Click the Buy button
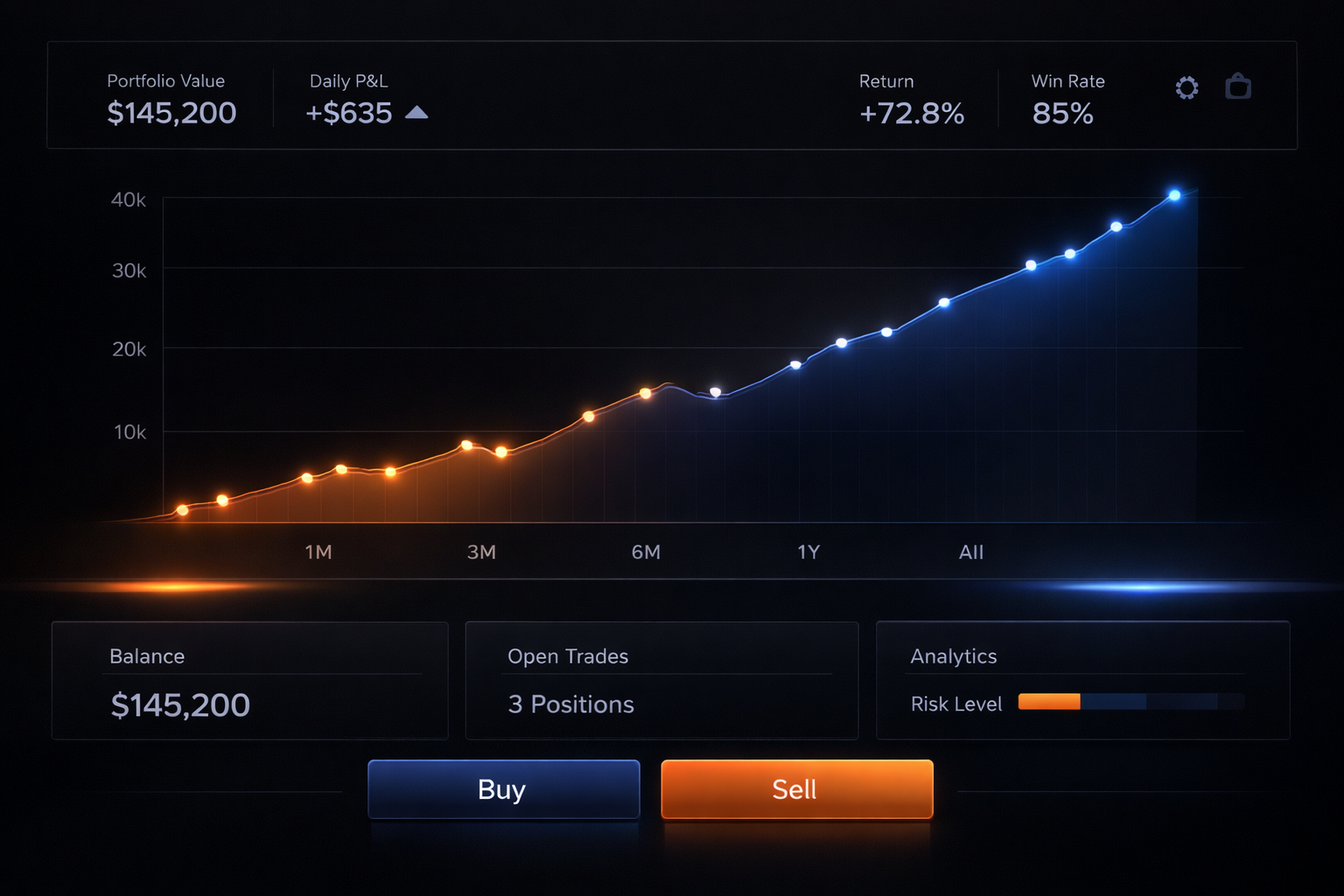 [x=503, y=789]
